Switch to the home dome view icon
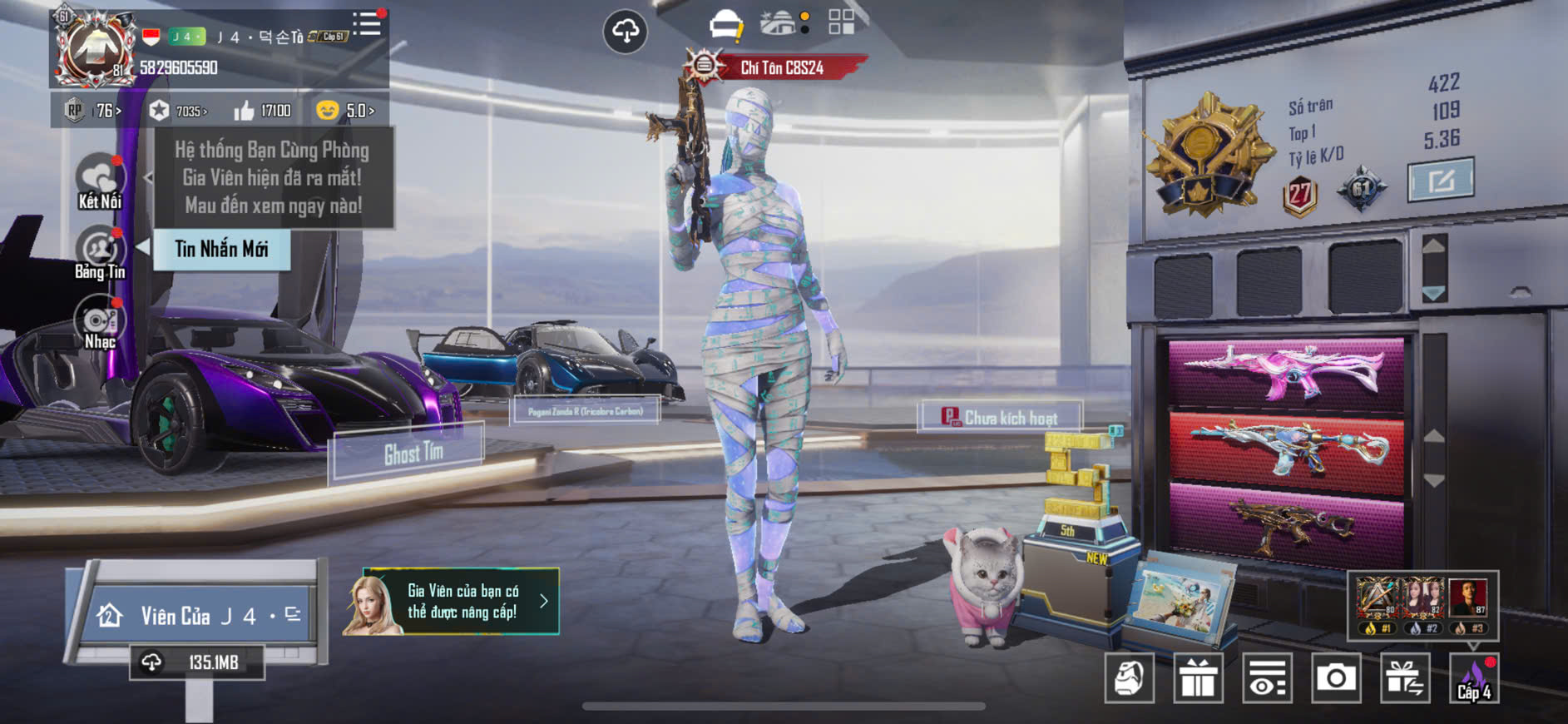 [x=778, y=23]
